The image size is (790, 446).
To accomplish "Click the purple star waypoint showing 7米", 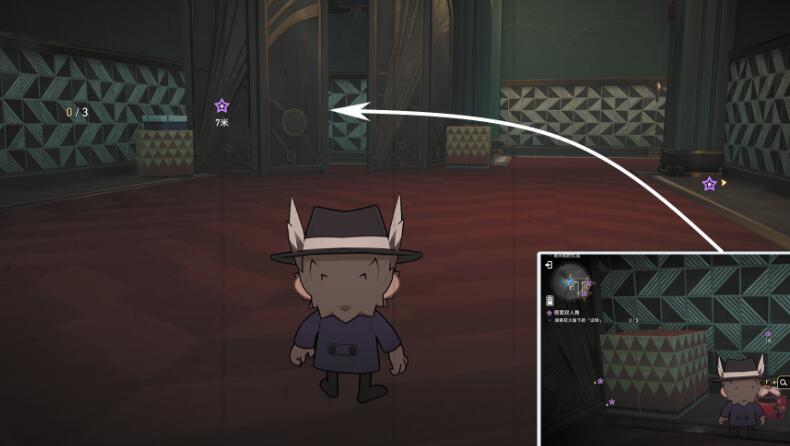I will coord(221,105).
